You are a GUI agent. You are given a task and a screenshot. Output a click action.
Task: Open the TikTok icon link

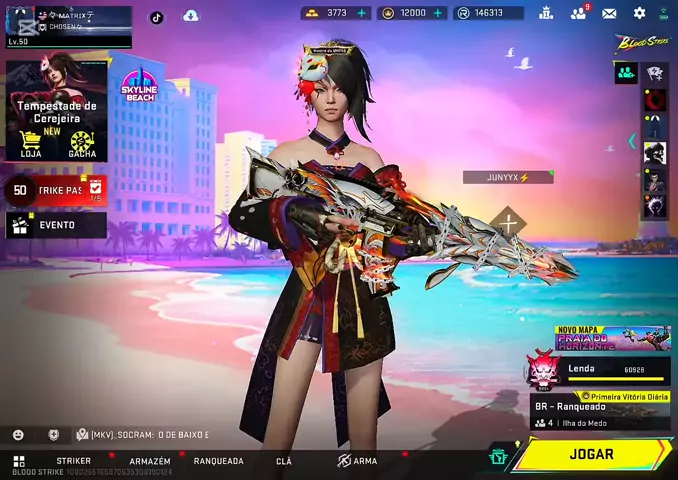tap(157, 17)
